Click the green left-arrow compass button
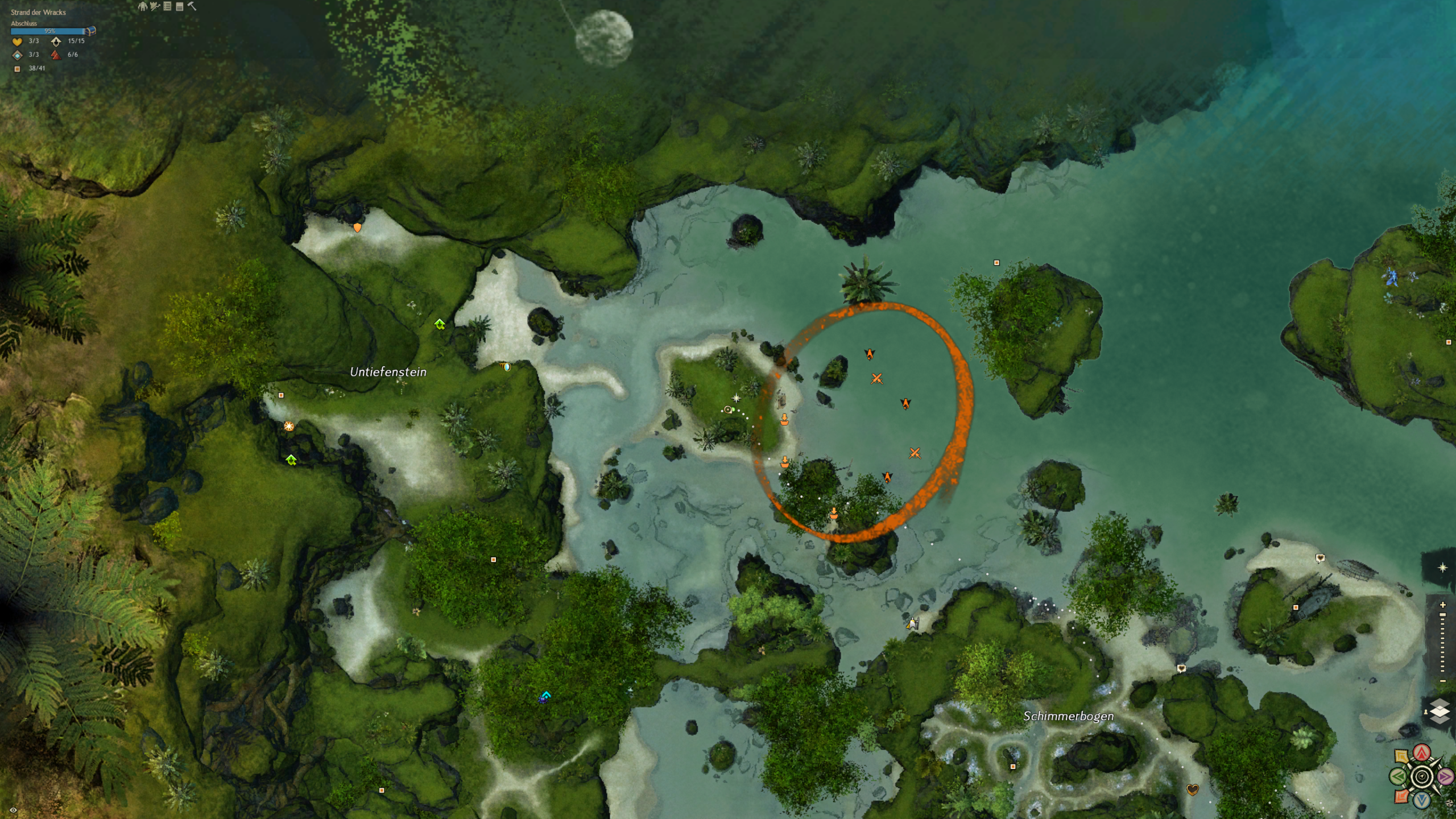Screen dimensions: 1456x819 click(1399, 776)
